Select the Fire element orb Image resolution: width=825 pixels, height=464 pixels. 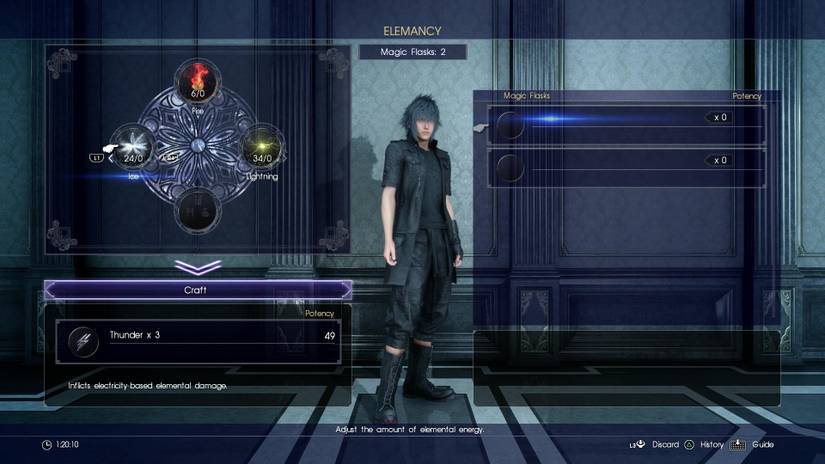point(197,82)
